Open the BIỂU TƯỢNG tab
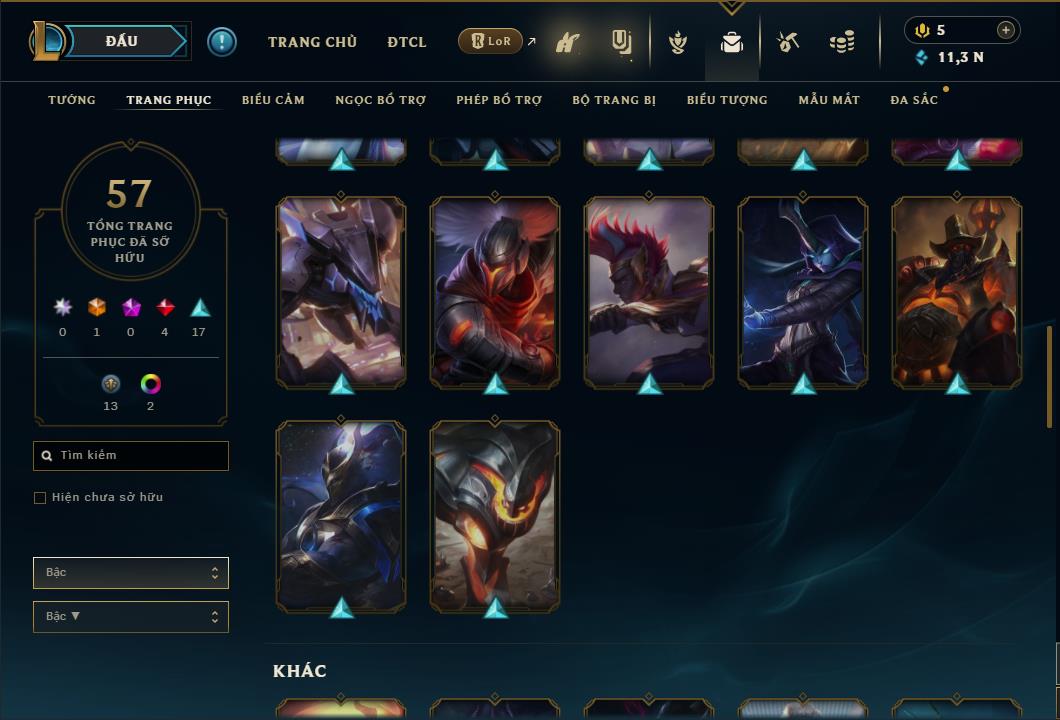Screen dimensions: 1060x720 click(727, 100)
